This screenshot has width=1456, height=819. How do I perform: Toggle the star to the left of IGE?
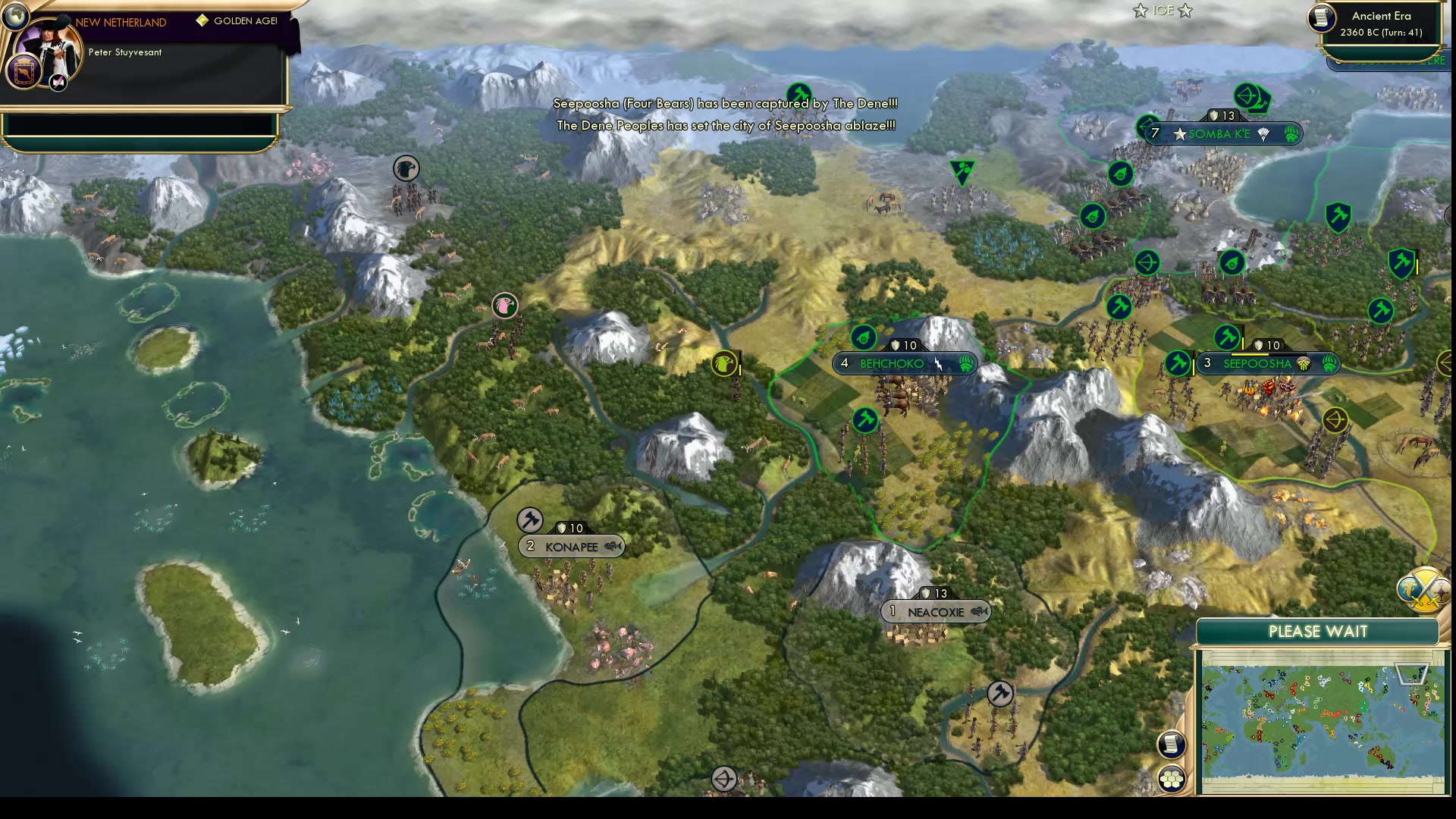(x=1138, y=11)
